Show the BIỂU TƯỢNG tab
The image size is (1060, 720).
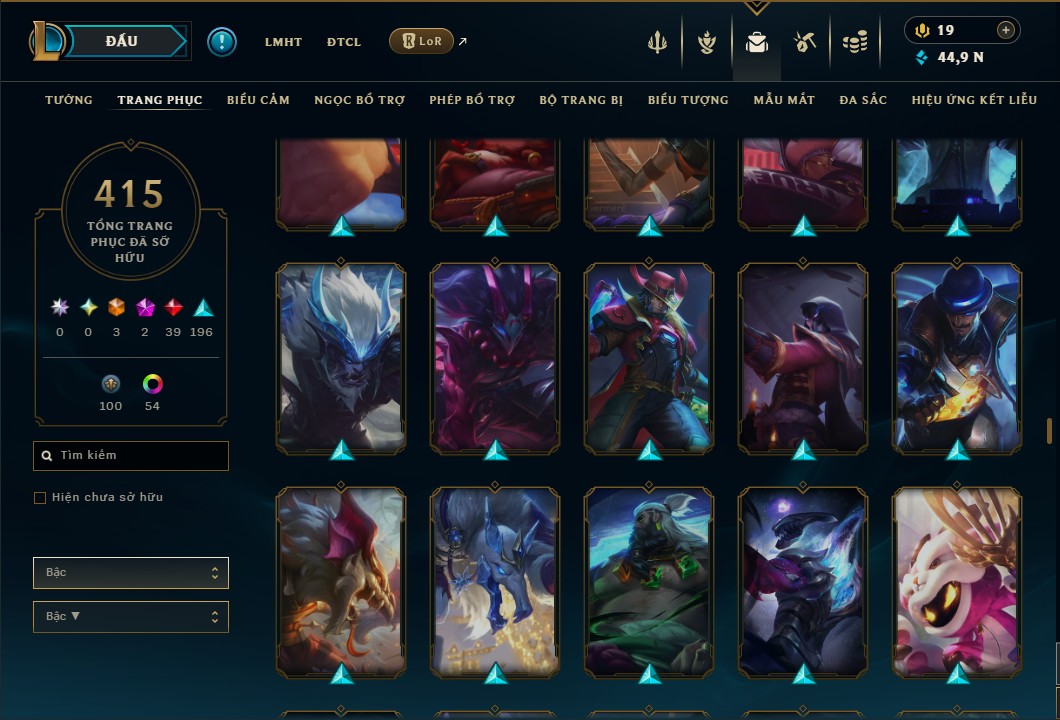[x=688, y=100]
